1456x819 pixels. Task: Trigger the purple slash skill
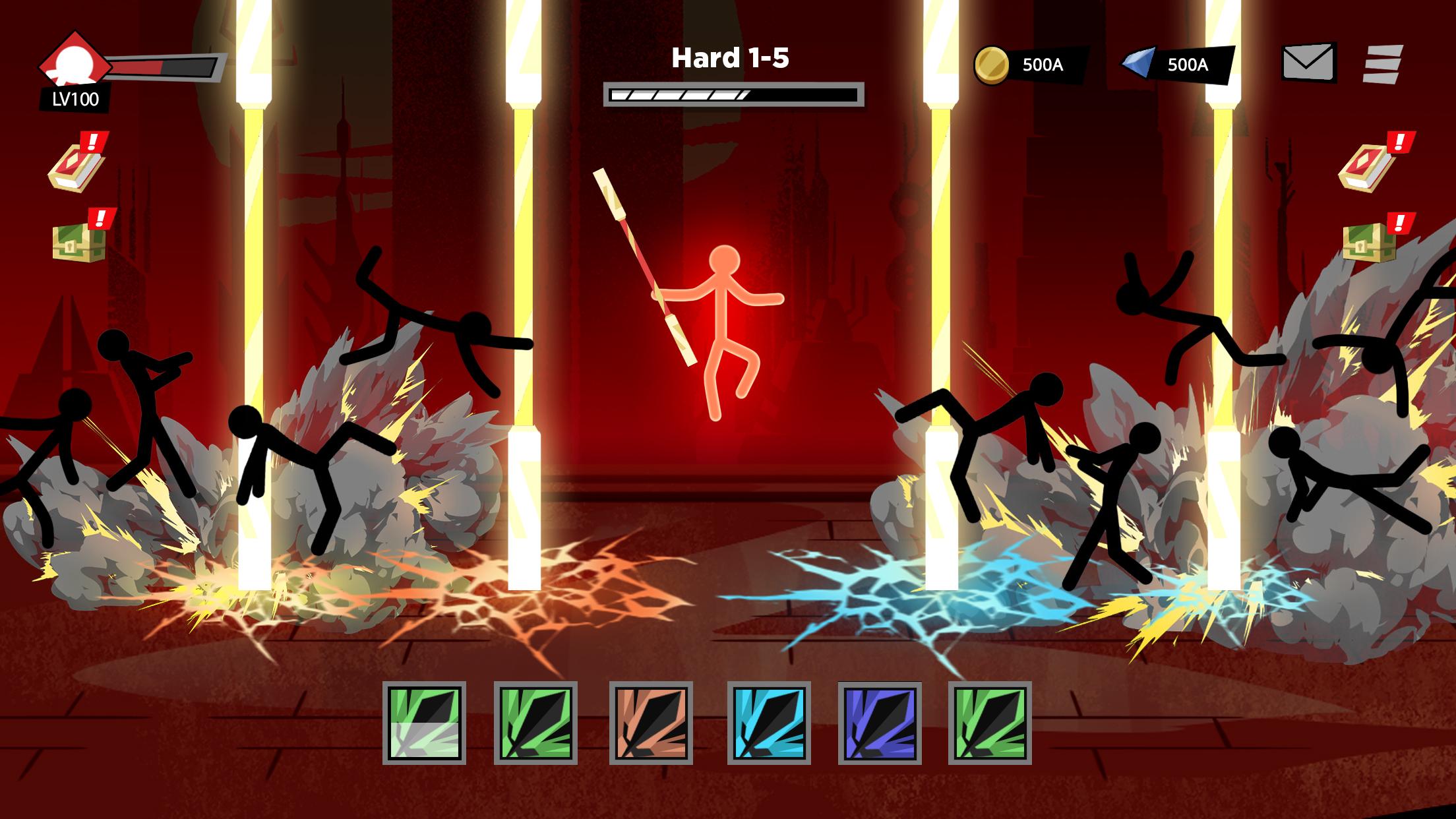point(880,723)
